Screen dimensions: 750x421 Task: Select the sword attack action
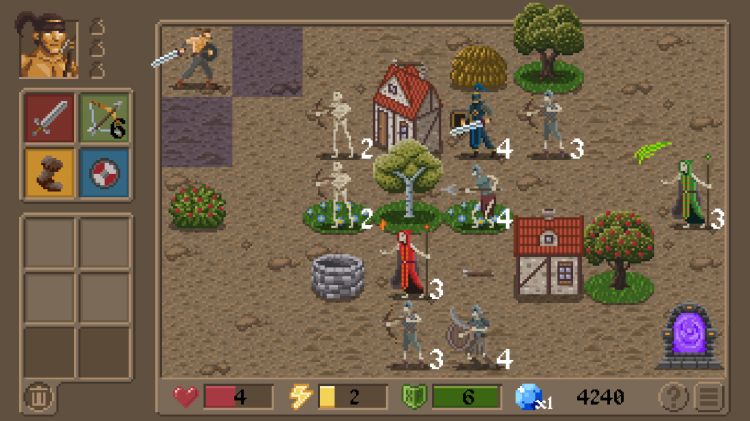[49, 117]
